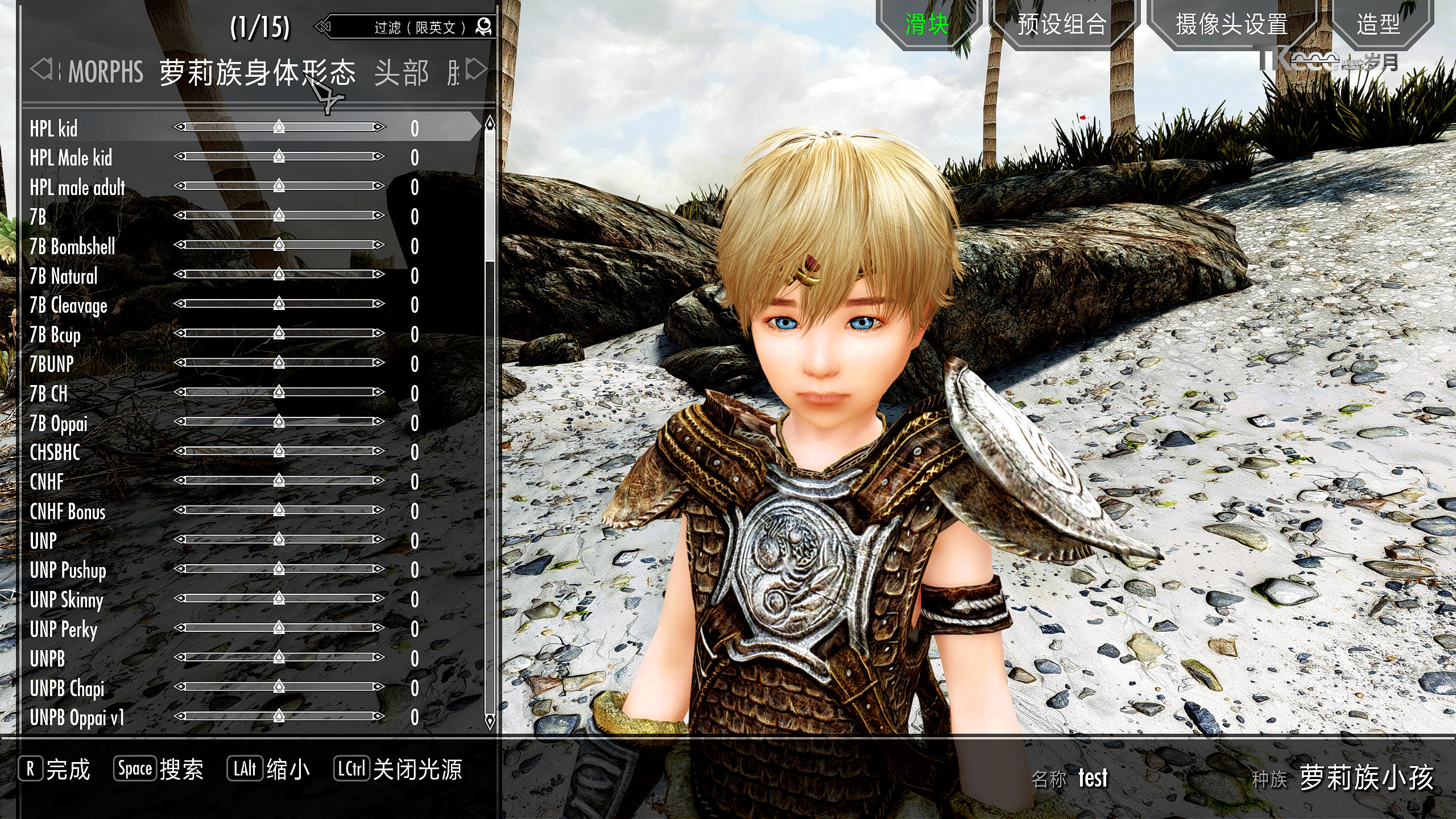Click the right chevron arrow after the 头部 tab
Viewport: 1456px width, 819px height.
(475, 70)
